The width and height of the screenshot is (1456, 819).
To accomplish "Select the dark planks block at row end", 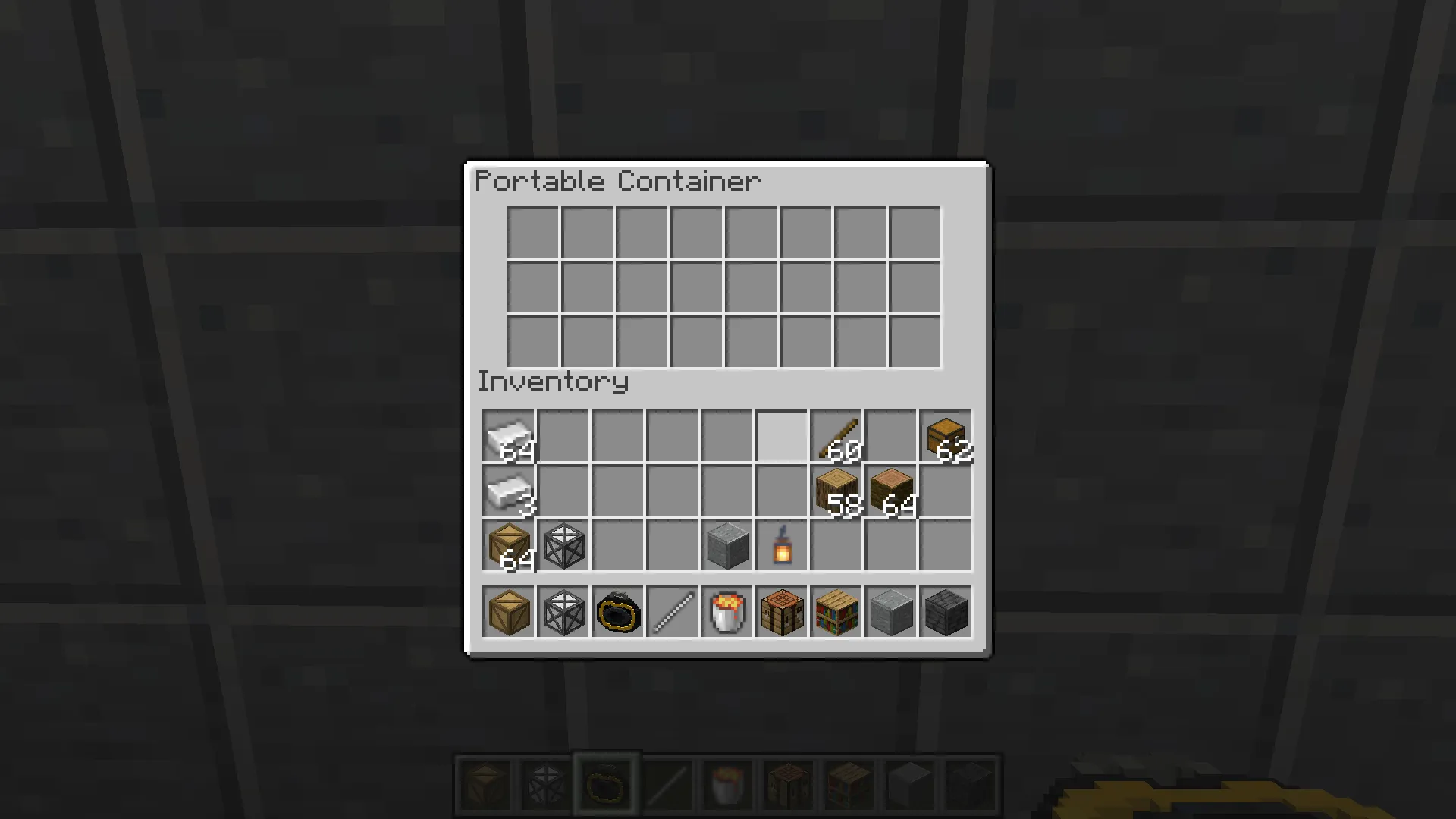I will tap(945, 612).
